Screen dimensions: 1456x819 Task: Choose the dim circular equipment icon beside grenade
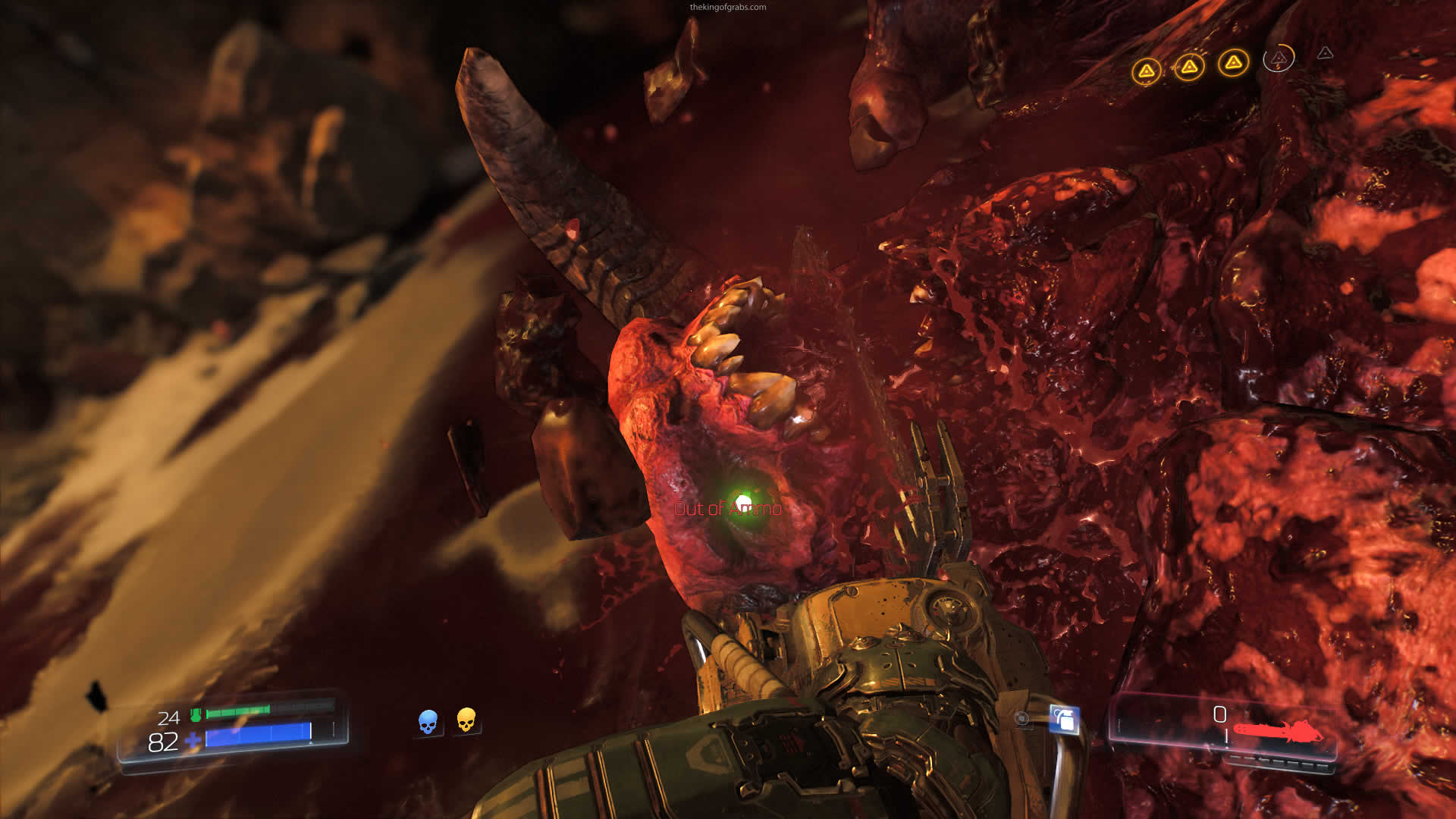click(x=1022, y=718)
